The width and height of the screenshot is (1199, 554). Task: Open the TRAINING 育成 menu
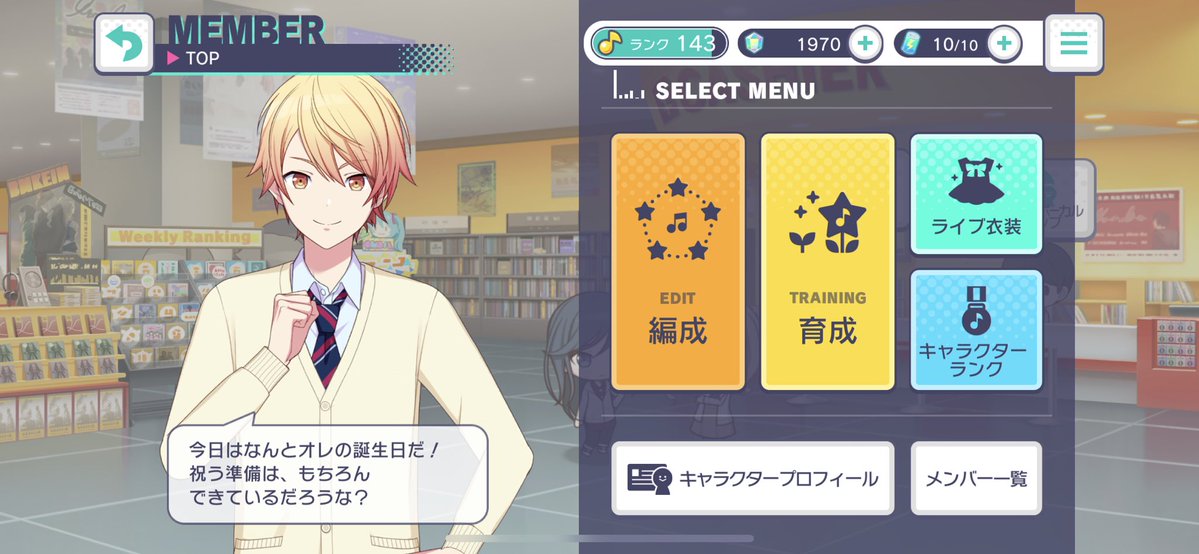pos(827,261)
